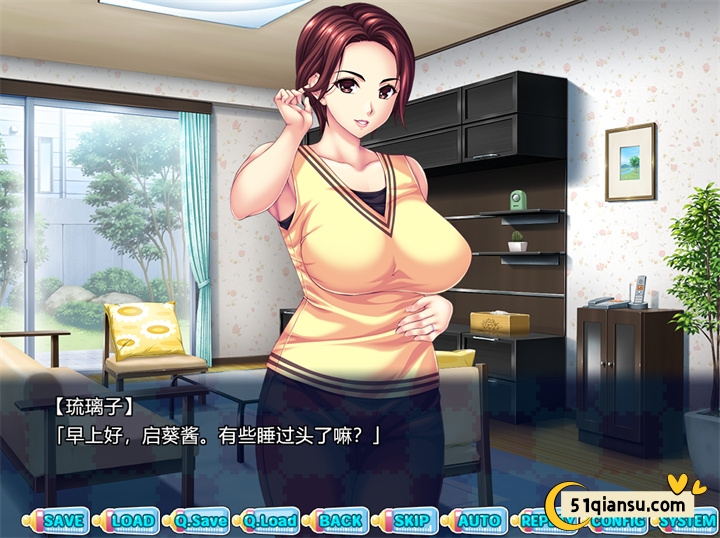This screenshot has width=720, height=538.
Task: Quick load with Q.Load
Action: click(270, 521)
